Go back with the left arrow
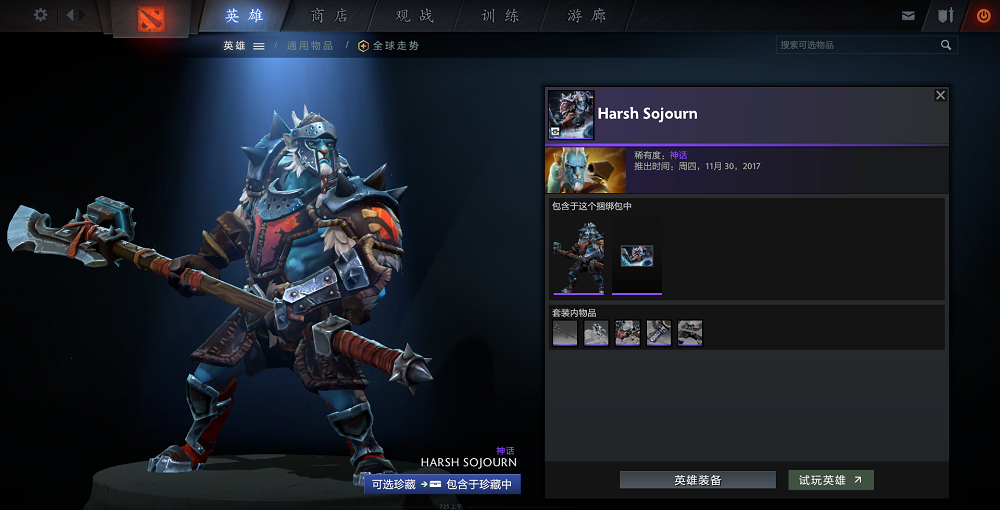The height and width of the screenshot is (510, 1000). coord(71,15)
